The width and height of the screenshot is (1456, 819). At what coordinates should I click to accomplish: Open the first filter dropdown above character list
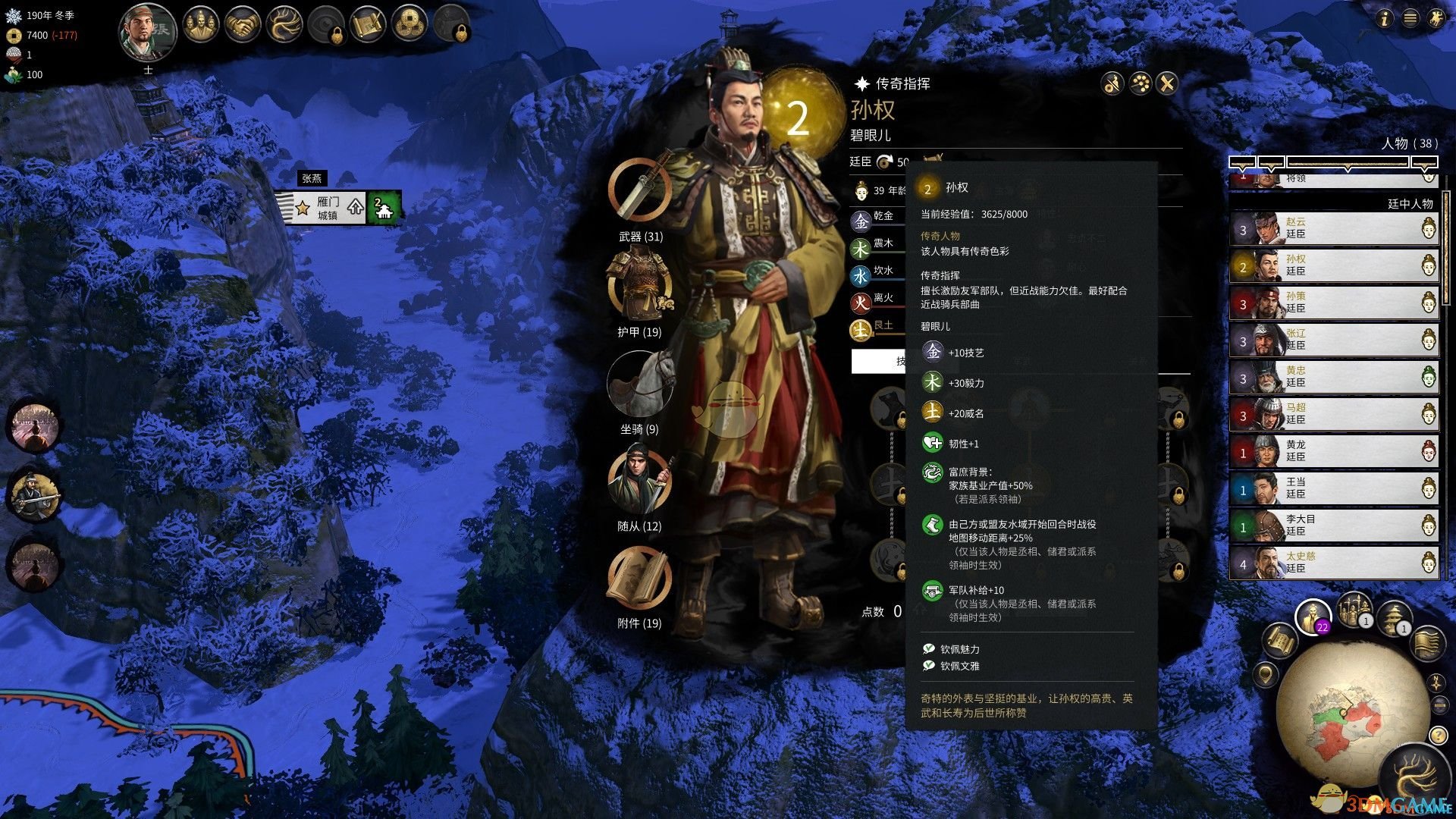[x=1243, y=161]
